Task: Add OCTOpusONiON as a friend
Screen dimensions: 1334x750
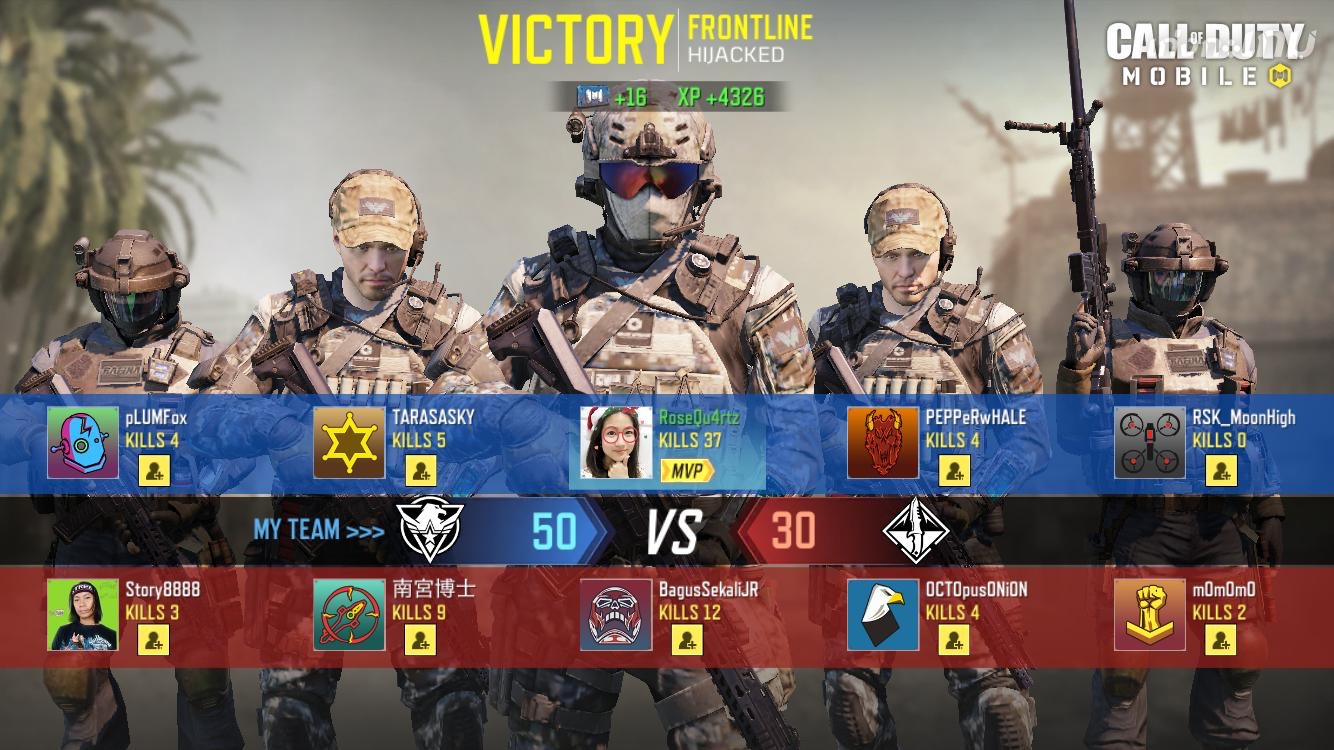Action: (x=954, y=640)
